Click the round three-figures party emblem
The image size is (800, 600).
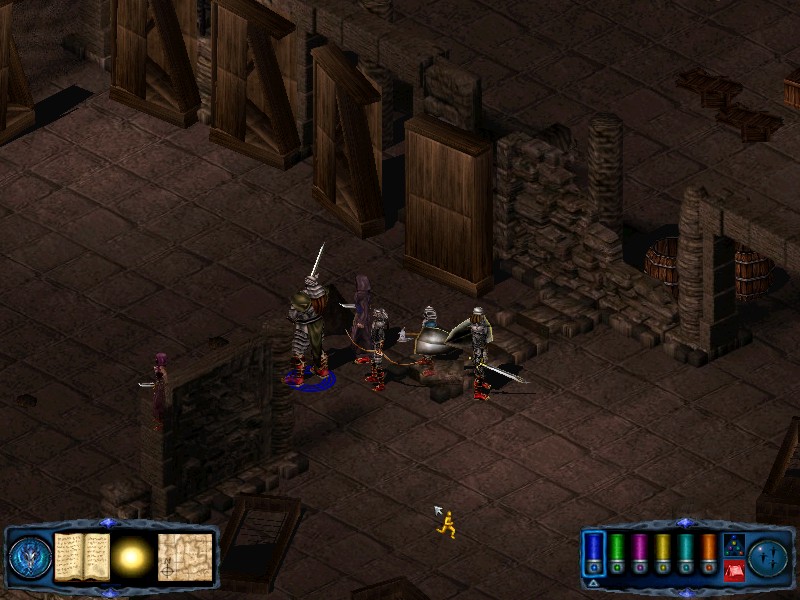pos(769,556)
